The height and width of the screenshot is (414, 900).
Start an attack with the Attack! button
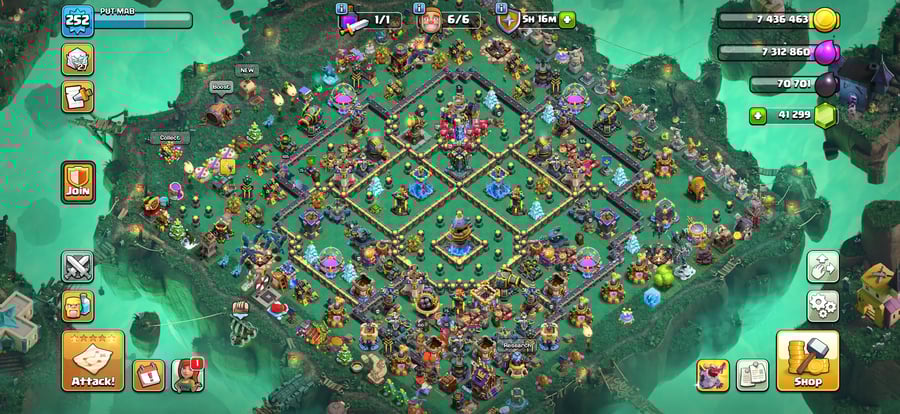coord(93,361)
